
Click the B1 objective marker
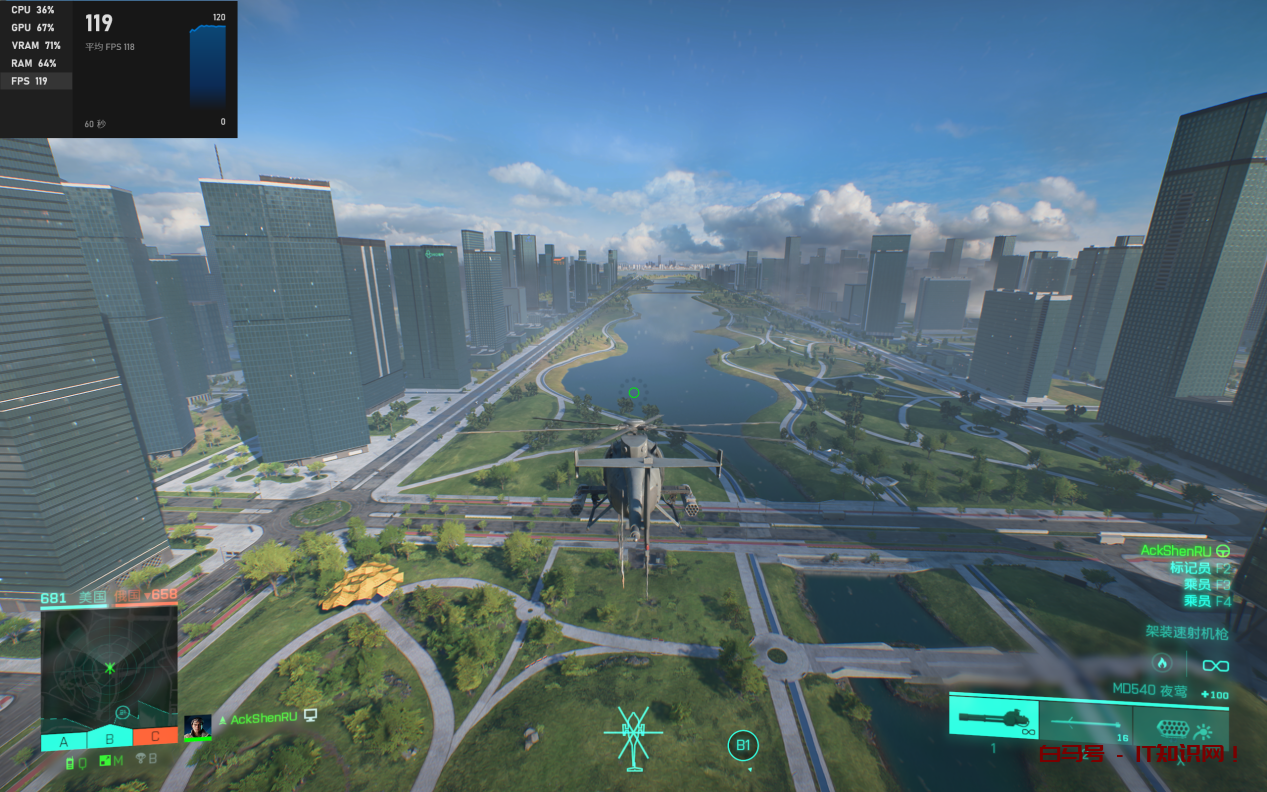pyautogui.click(x=743, y=745)
